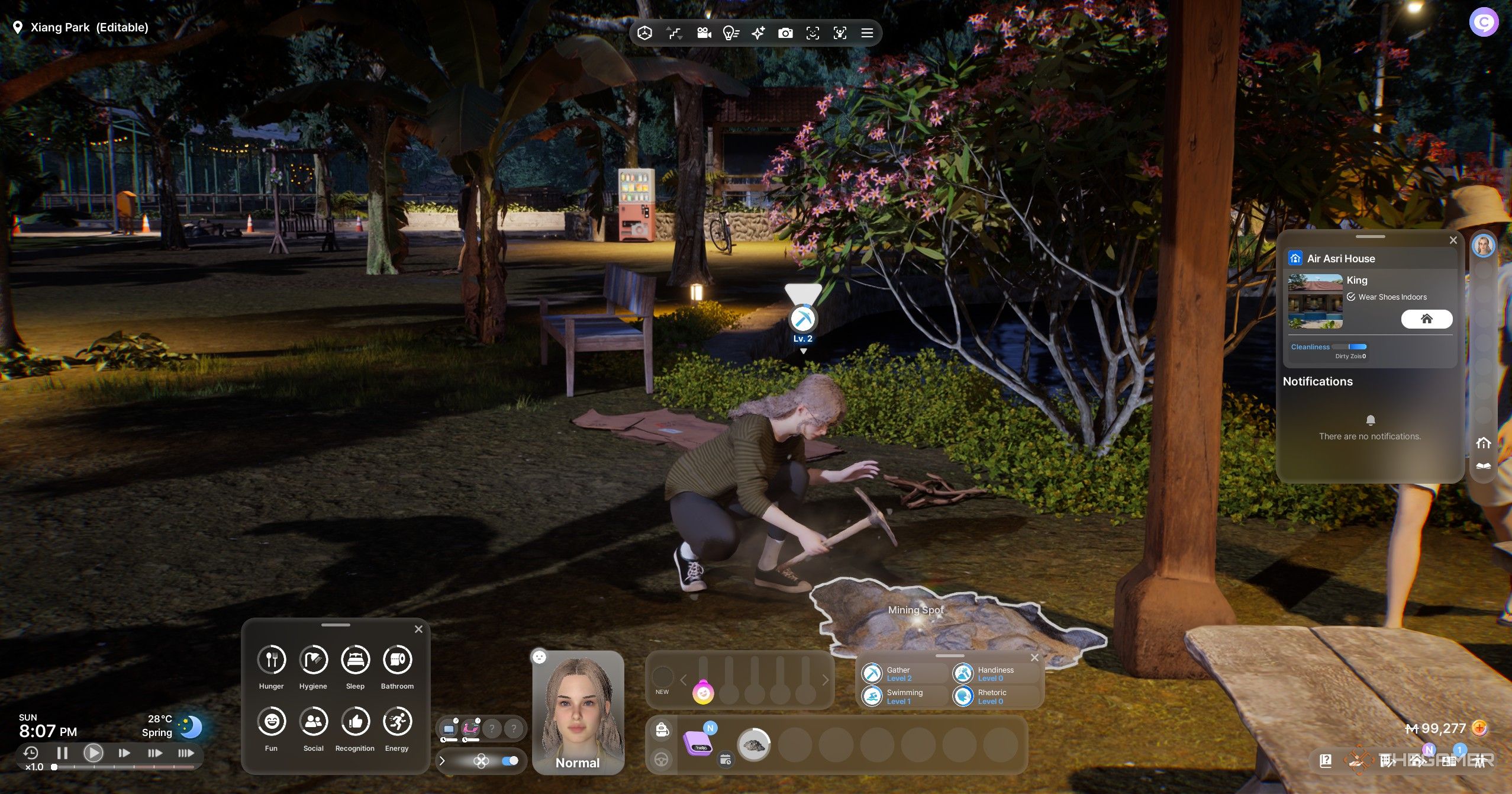Enable face cam tracking icon
Image resolution: width=1512 pixels, height=794 pixels.
click(x=814, y=33)
